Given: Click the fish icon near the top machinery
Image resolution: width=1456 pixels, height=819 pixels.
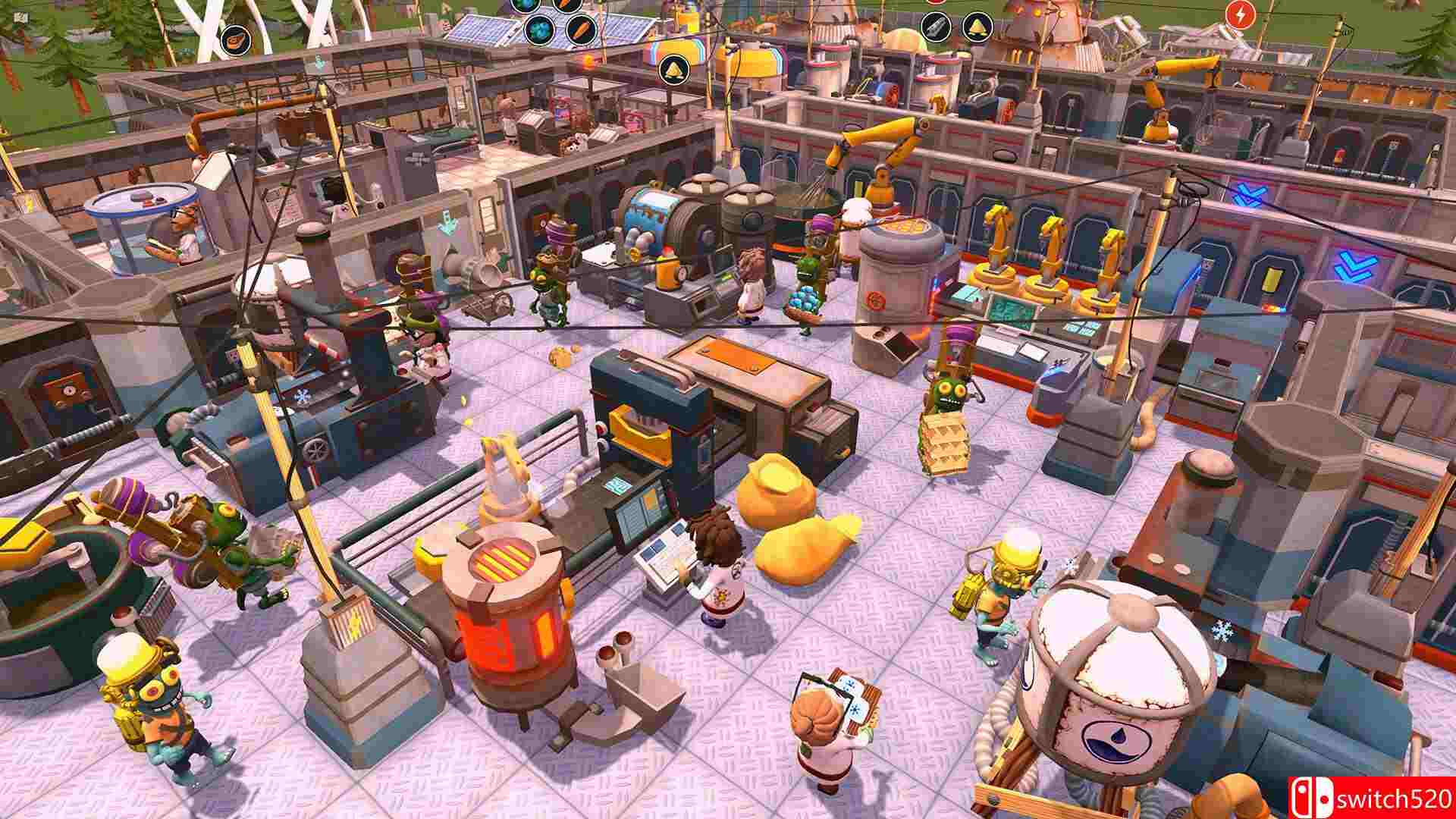Looking at the screenshot, I should pos(935,27).
